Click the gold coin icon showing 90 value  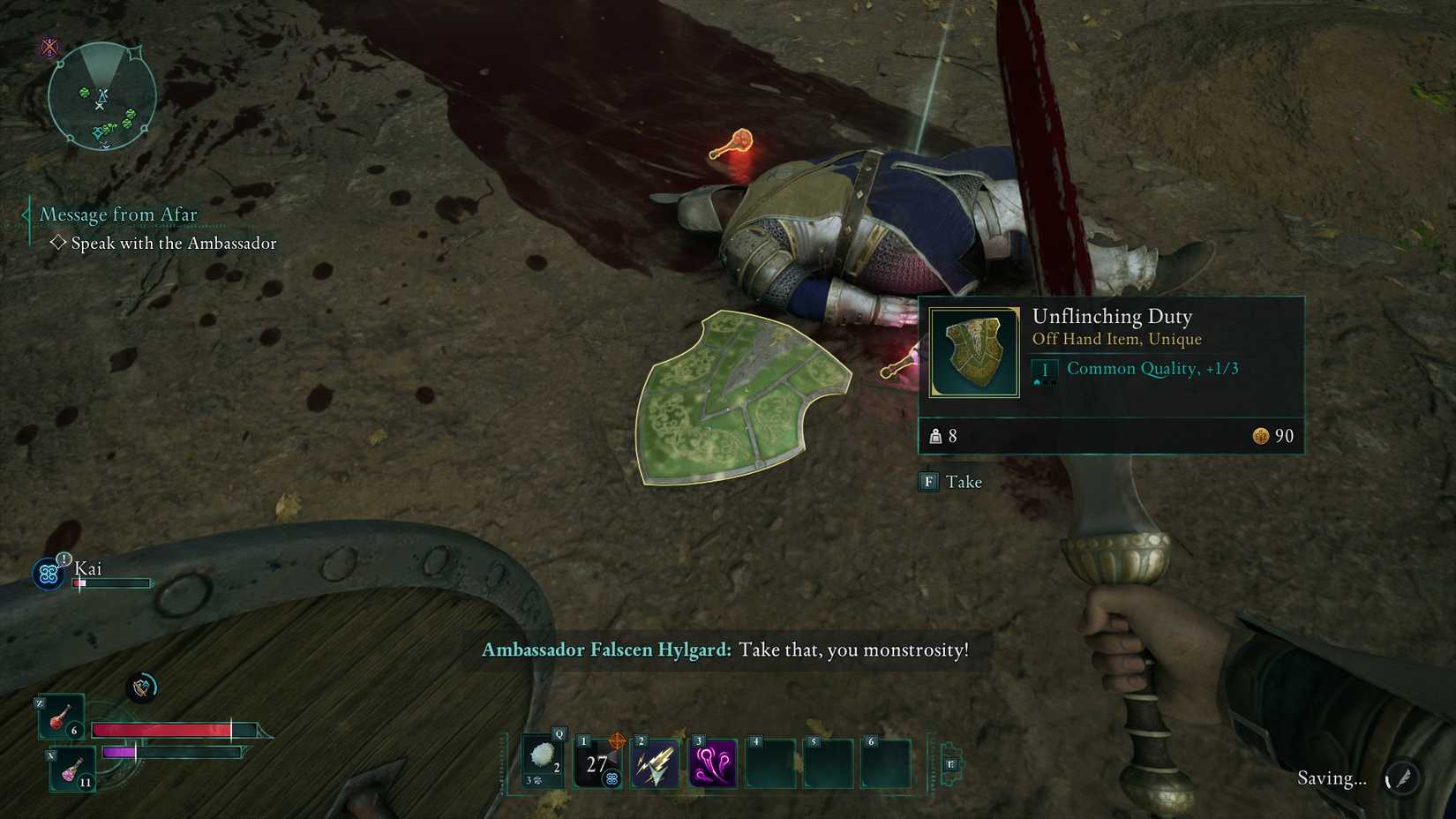tap(1261, 435)
